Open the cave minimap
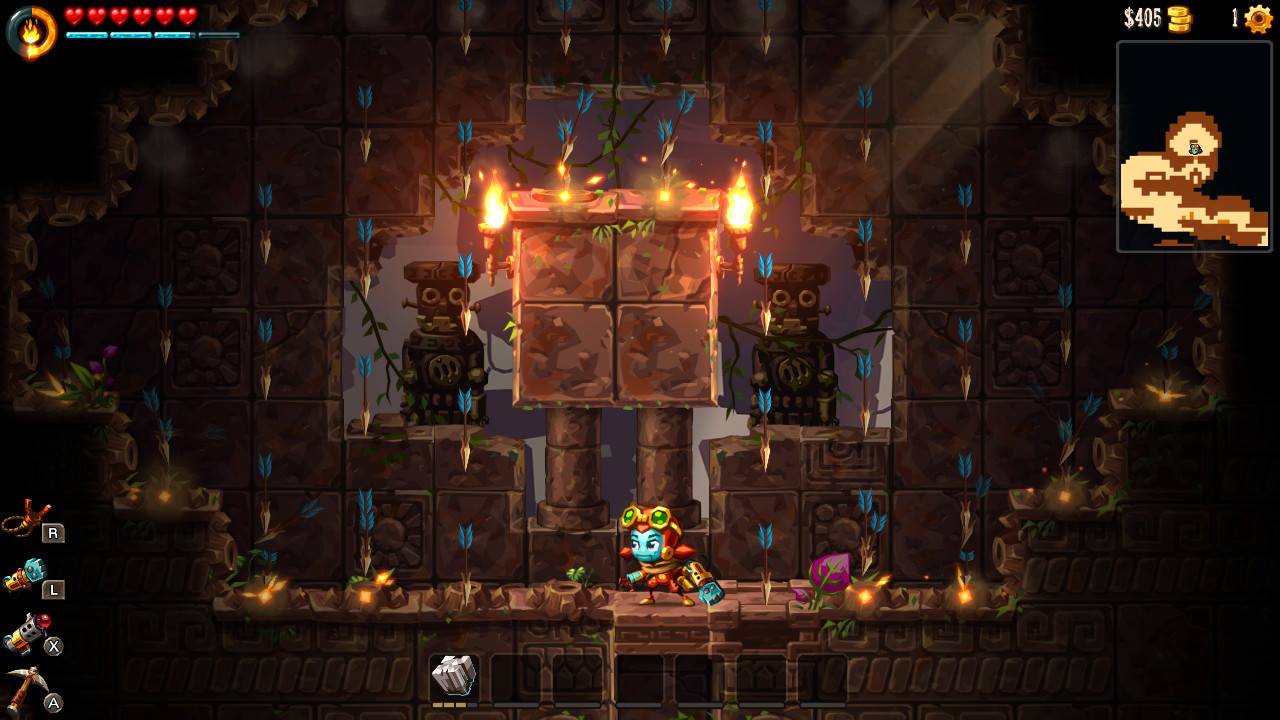This screenshot has width=1280, height=720. point(1194,146)
